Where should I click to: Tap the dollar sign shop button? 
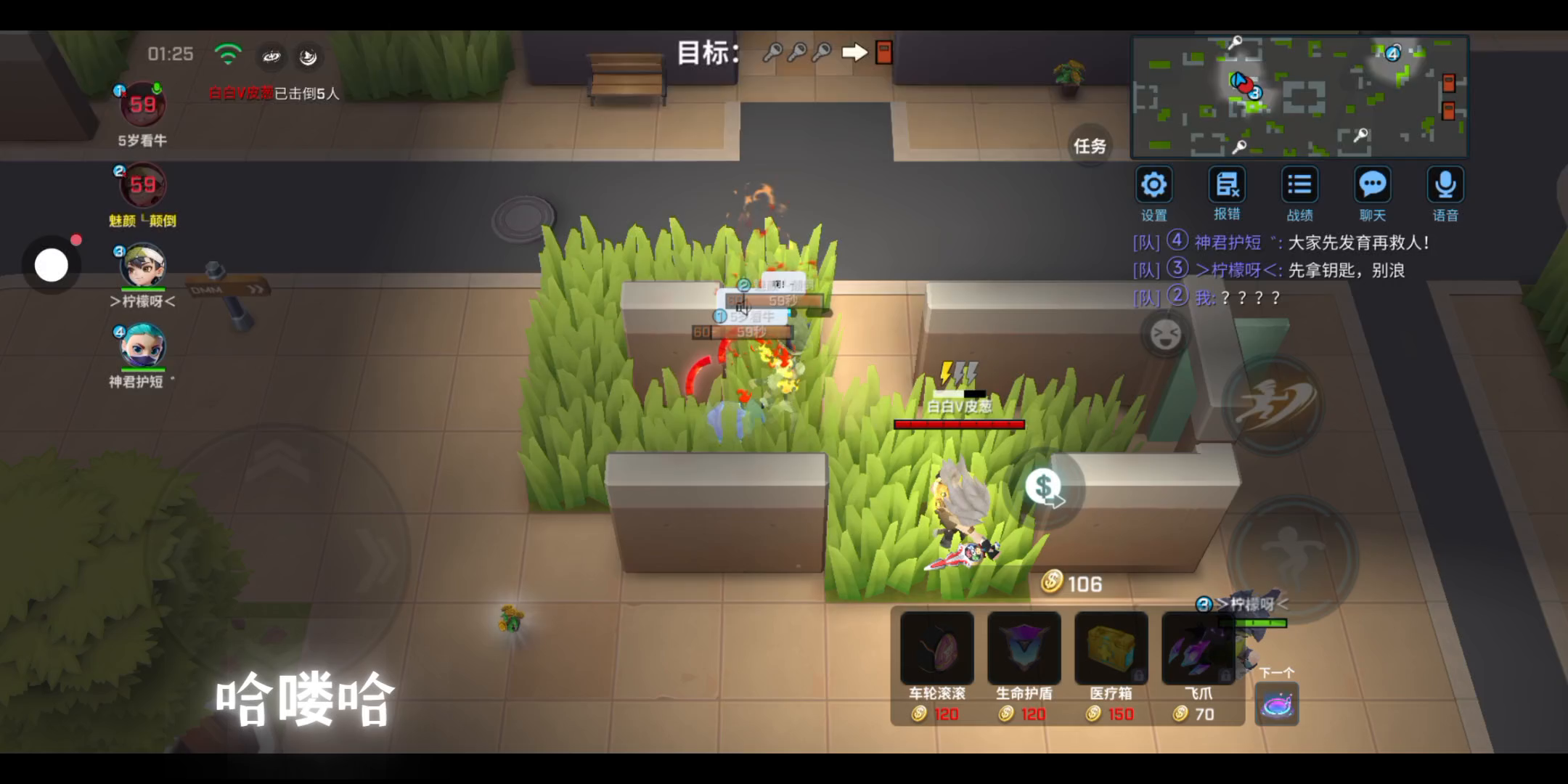[1044, 488]
